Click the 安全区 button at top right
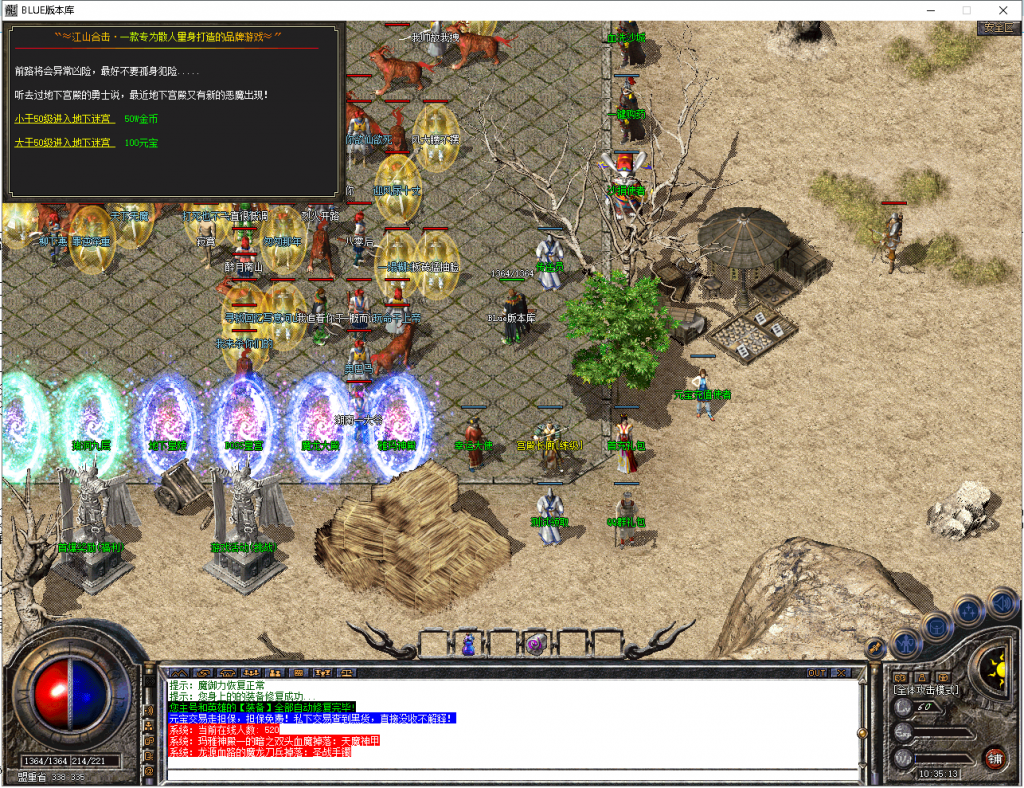Image resolution: width=1024 pixels, height=788 pixels. pos(998,28)
